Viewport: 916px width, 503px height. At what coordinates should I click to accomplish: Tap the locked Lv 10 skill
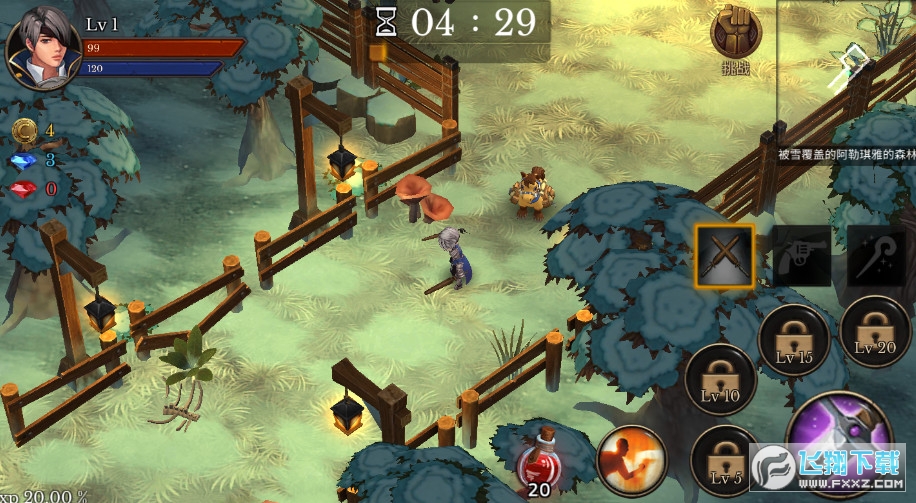point(720,379)
